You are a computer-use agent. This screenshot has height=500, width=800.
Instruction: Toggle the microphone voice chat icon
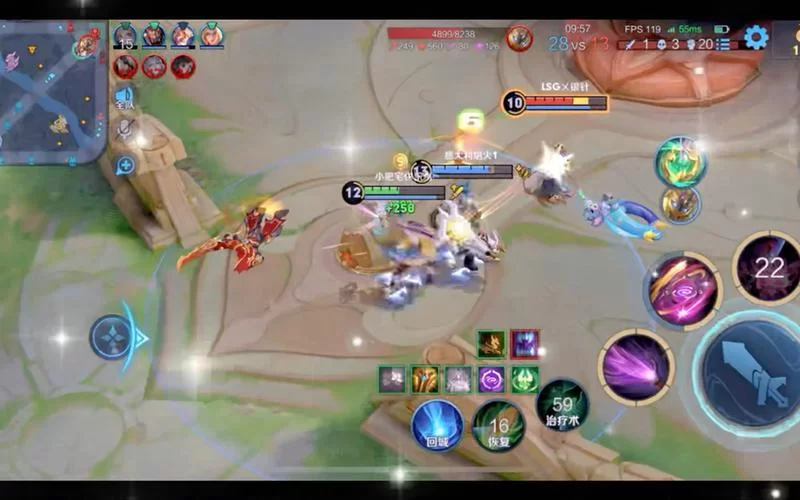click(x=125, y=129)
